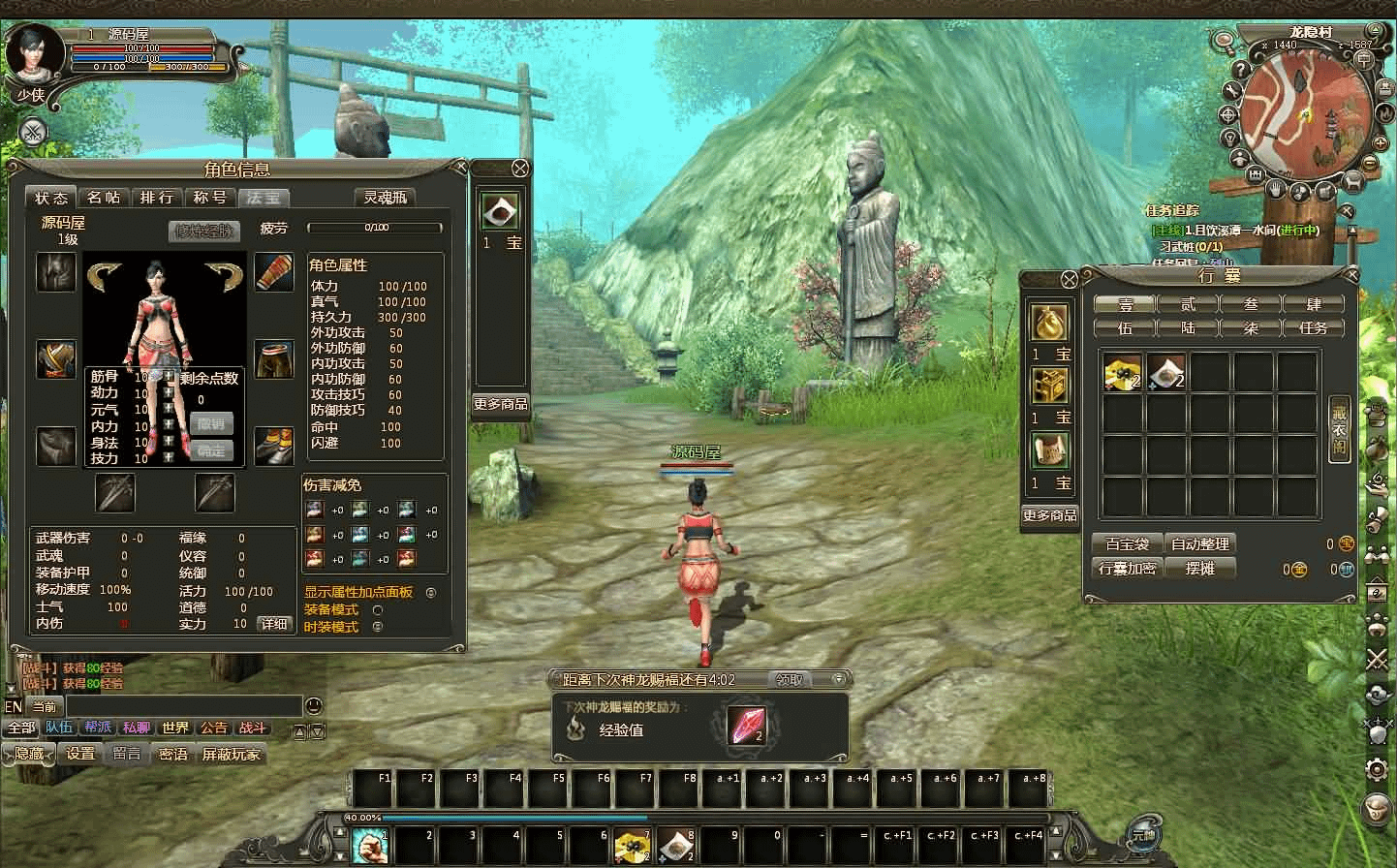Switch to the 任务 bag tab
This screenshot has width=1397, height=868.
click(x=1313, y=328)
